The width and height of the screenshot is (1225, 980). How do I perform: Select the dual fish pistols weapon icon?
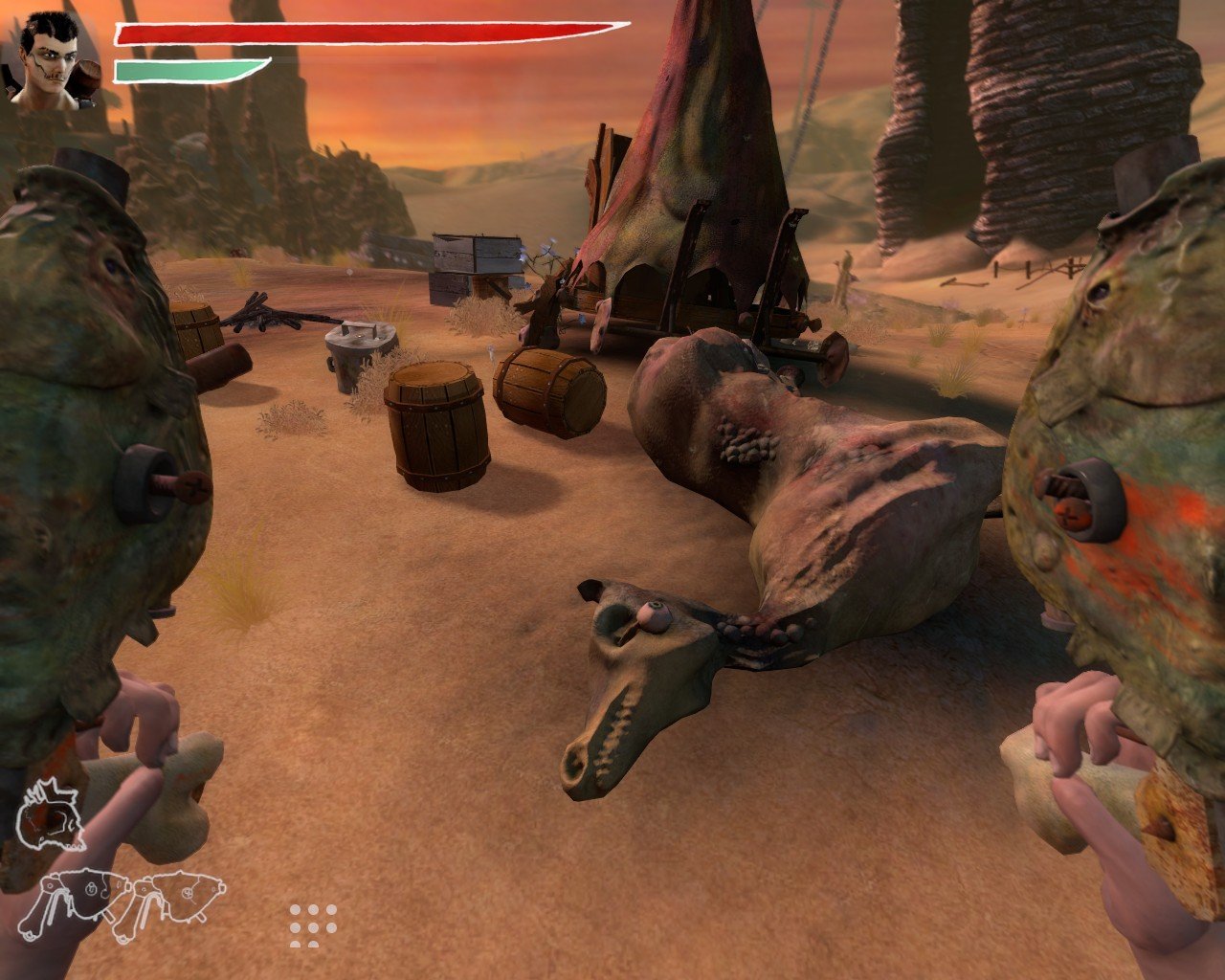pos(122,903)
